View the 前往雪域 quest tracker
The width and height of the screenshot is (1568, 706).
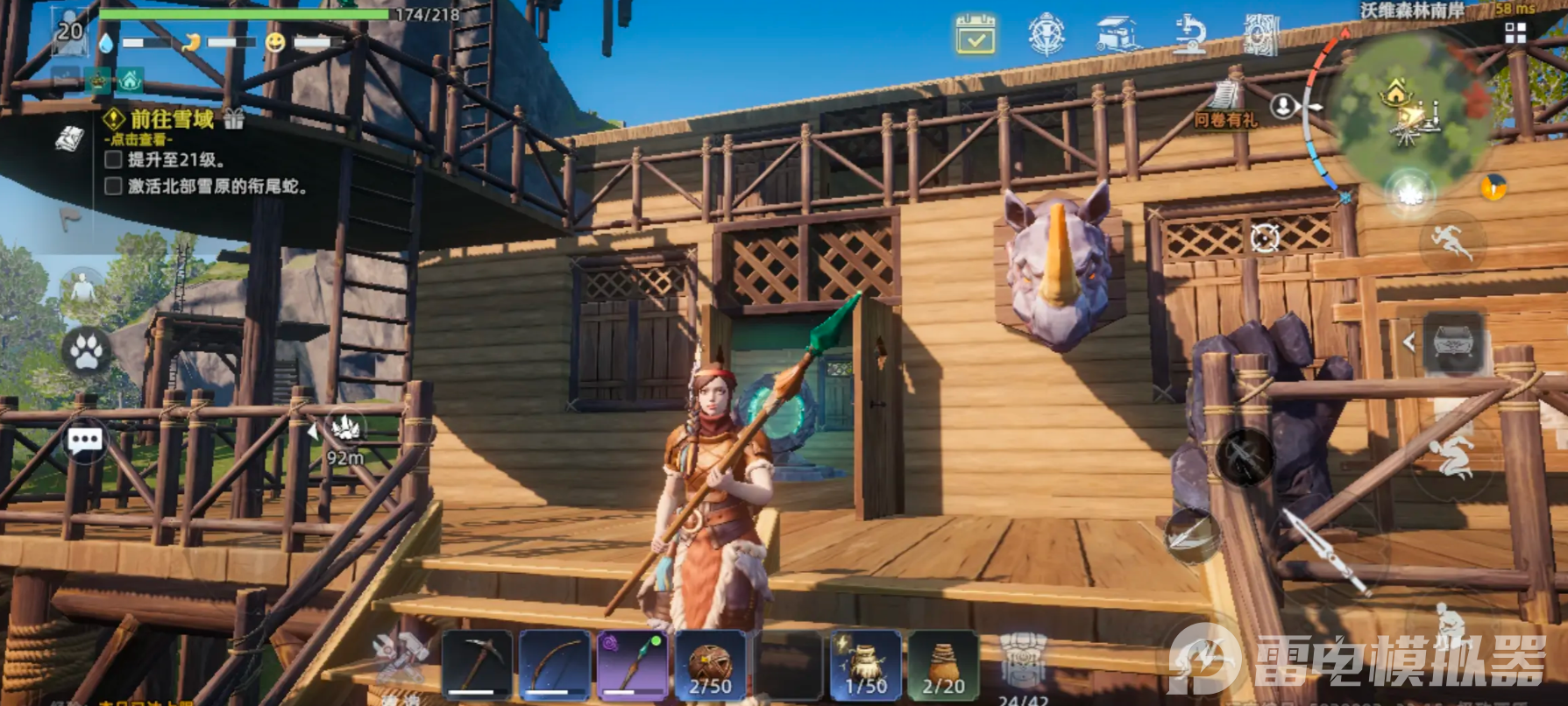coord(172,119)
